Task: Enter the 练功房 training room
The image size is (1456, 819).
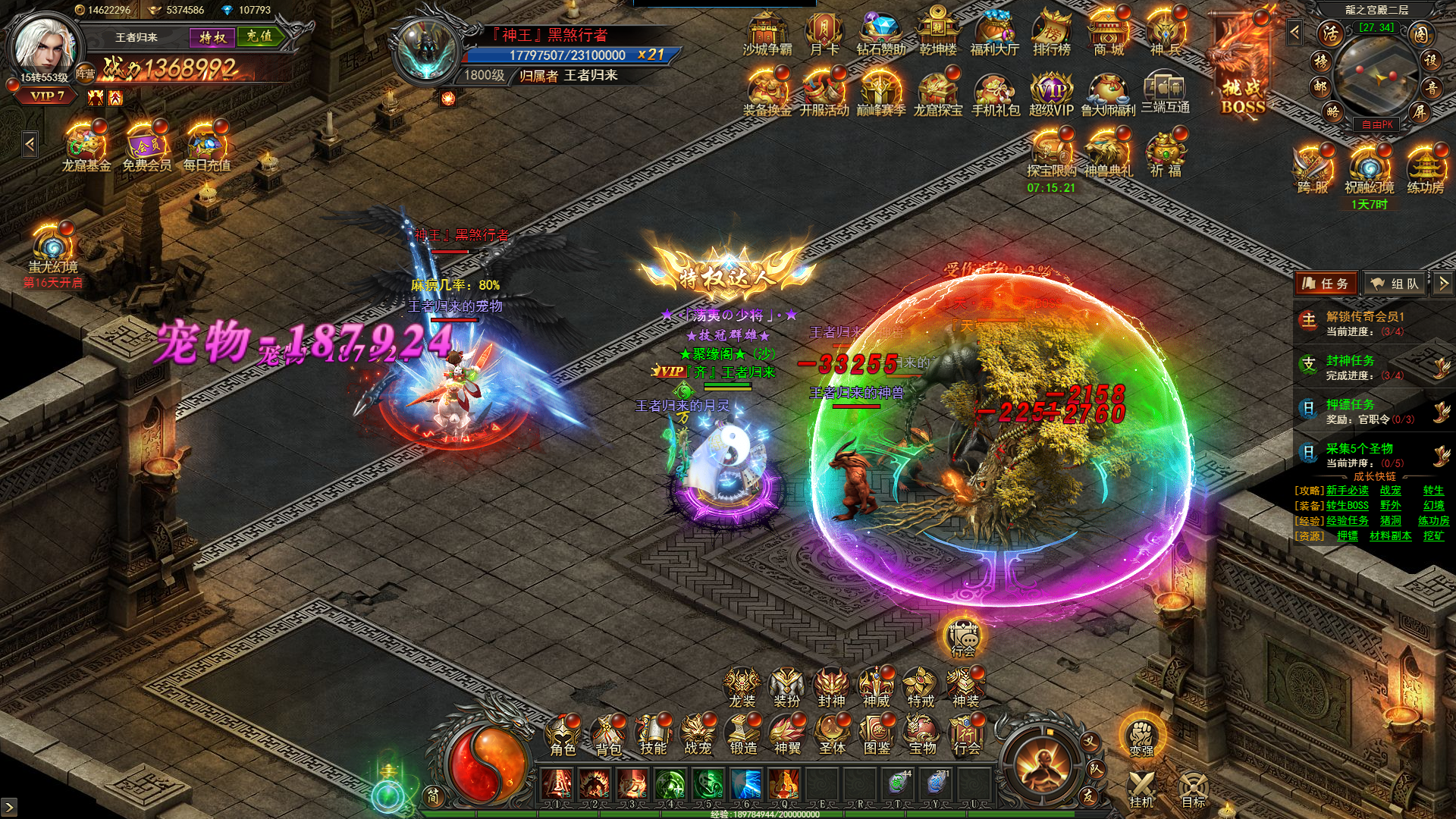Action: [1426, 171]
